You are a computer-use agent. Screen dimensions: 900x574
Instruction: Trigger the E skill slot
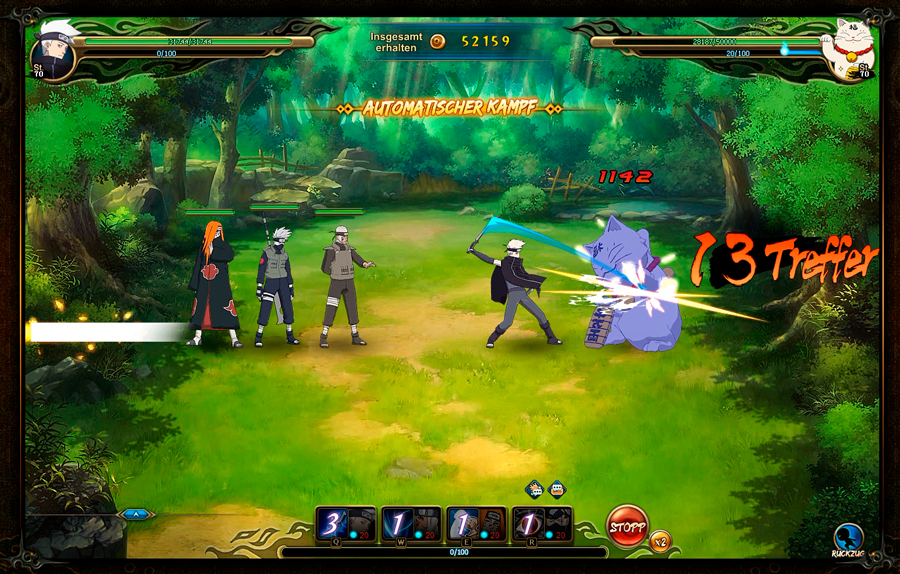[476, 523]
